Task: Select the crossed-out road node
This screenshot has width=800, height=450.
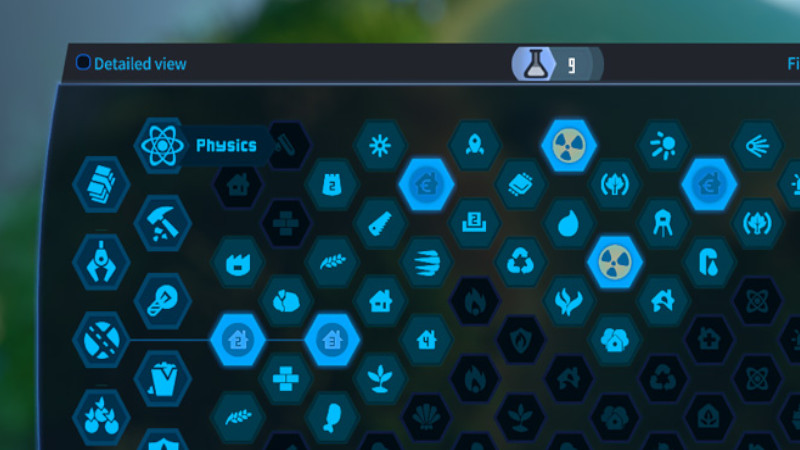Action: [101, 340]
